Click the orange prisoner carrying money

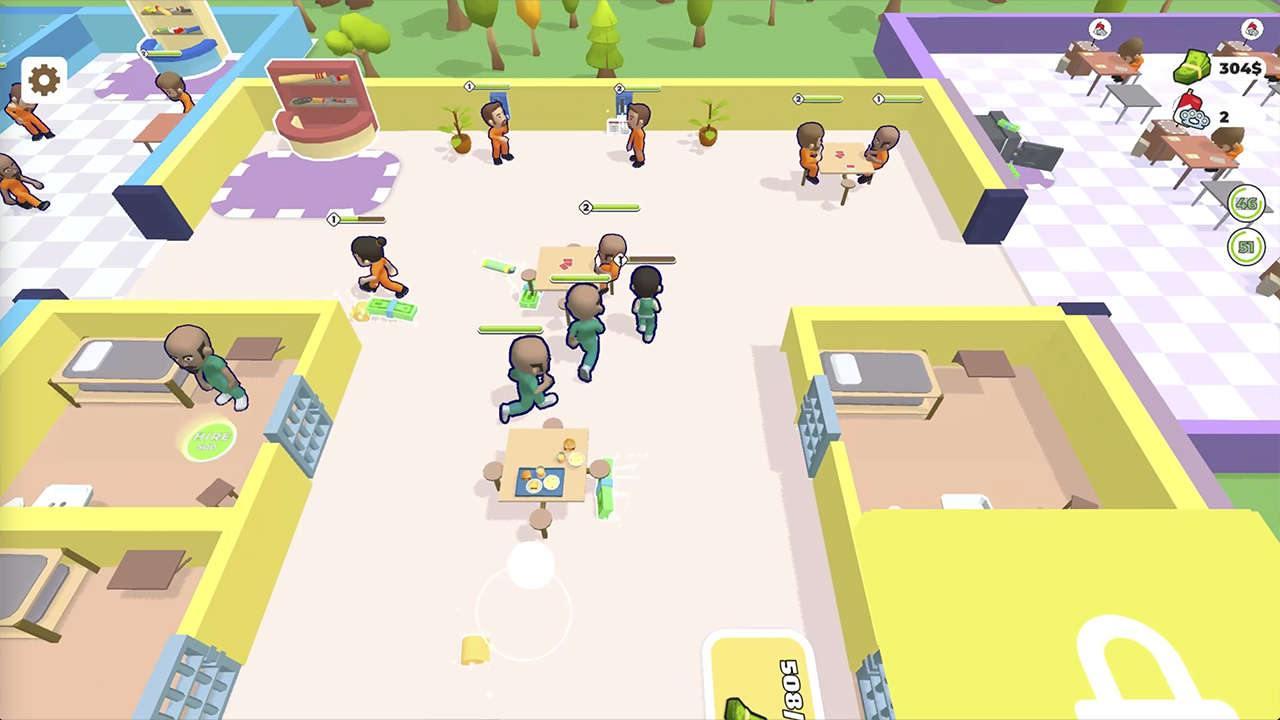pyautogui.click(x=375, y=265)
